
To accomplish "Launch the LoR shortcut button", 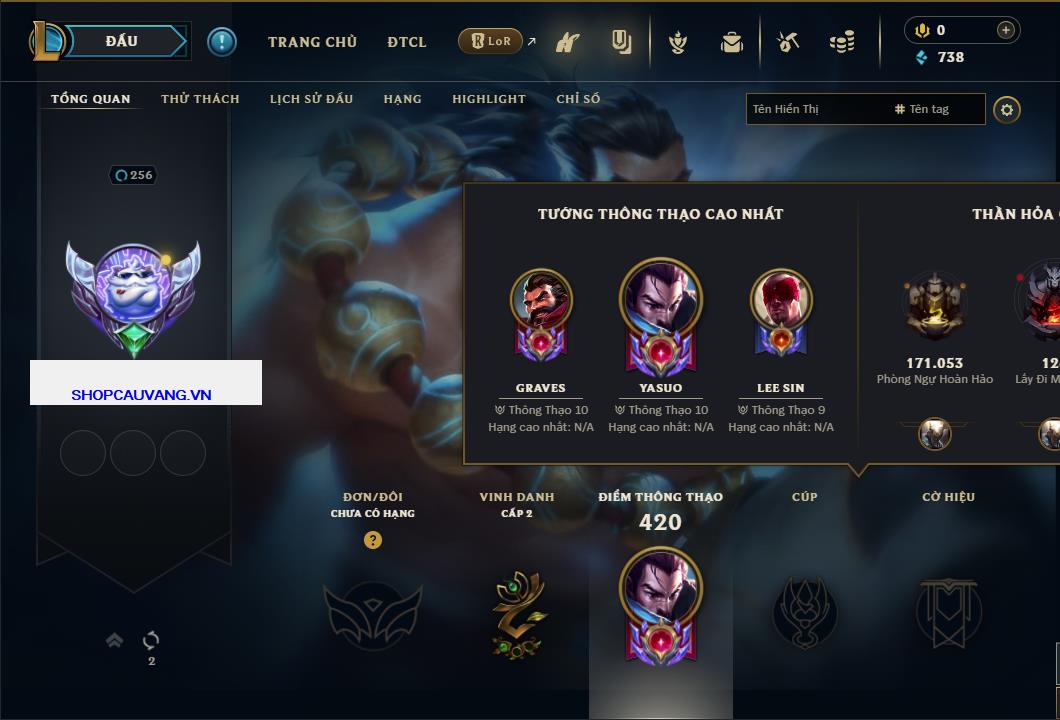I will [491, 42].
